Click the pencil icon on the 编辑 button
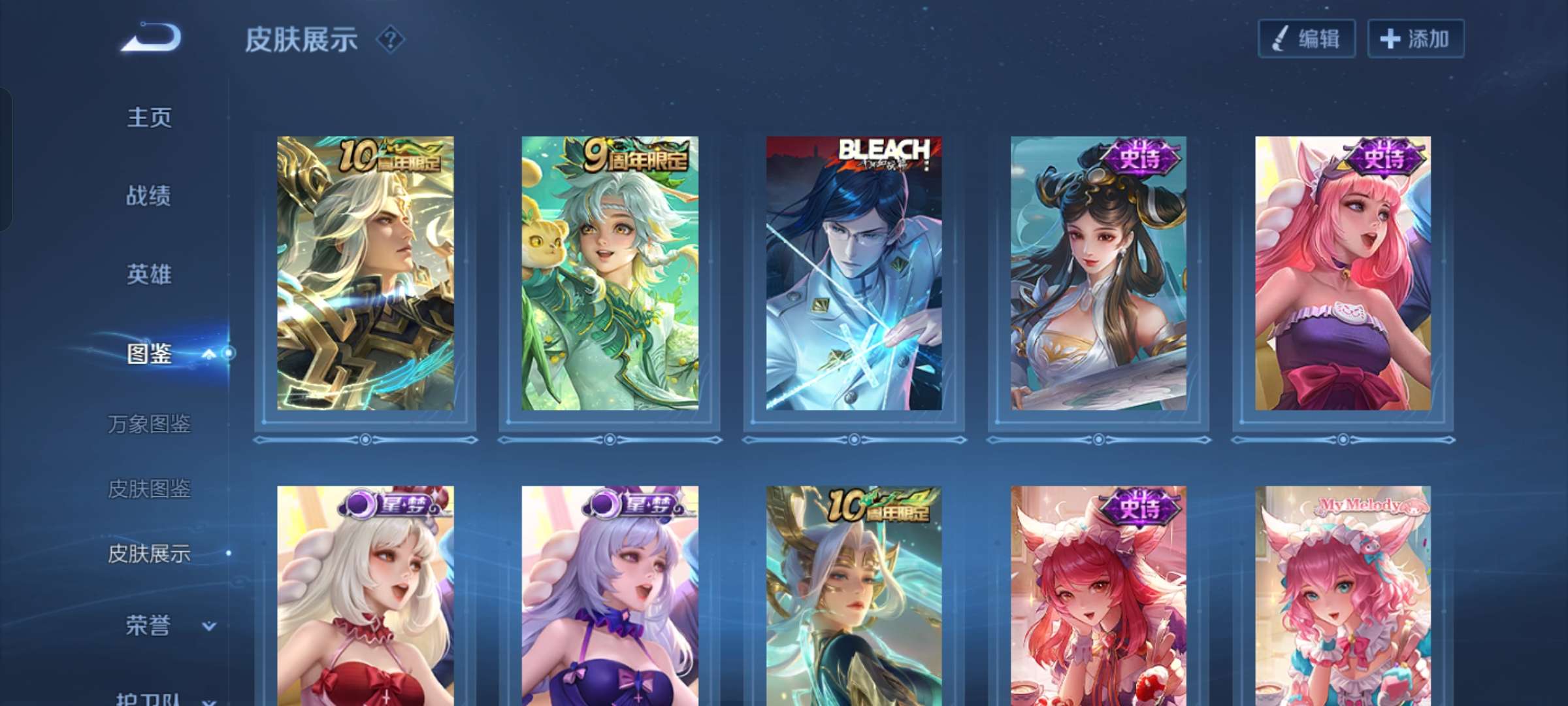Image resolution: width=1568 pixels, height=706 pixels. tap(1279, 39)
